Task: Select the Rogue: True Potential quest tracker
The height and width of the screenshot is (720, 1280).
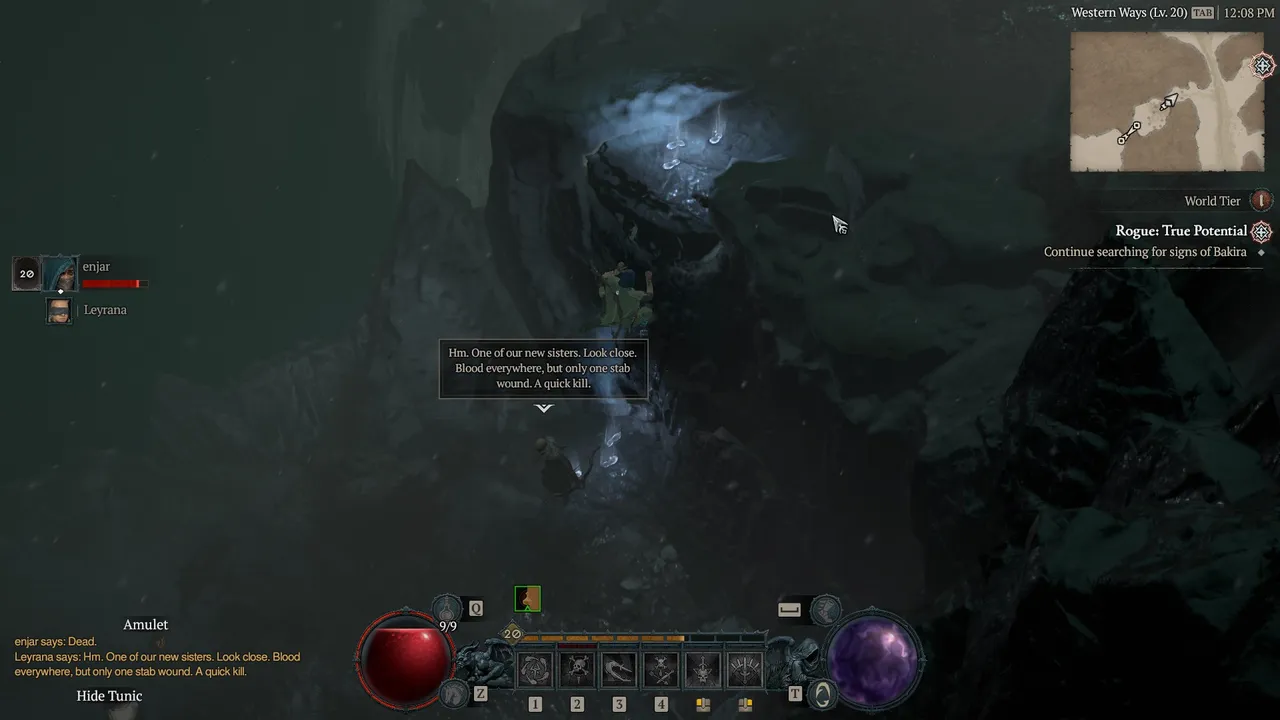Action: tap(1181, 231)
